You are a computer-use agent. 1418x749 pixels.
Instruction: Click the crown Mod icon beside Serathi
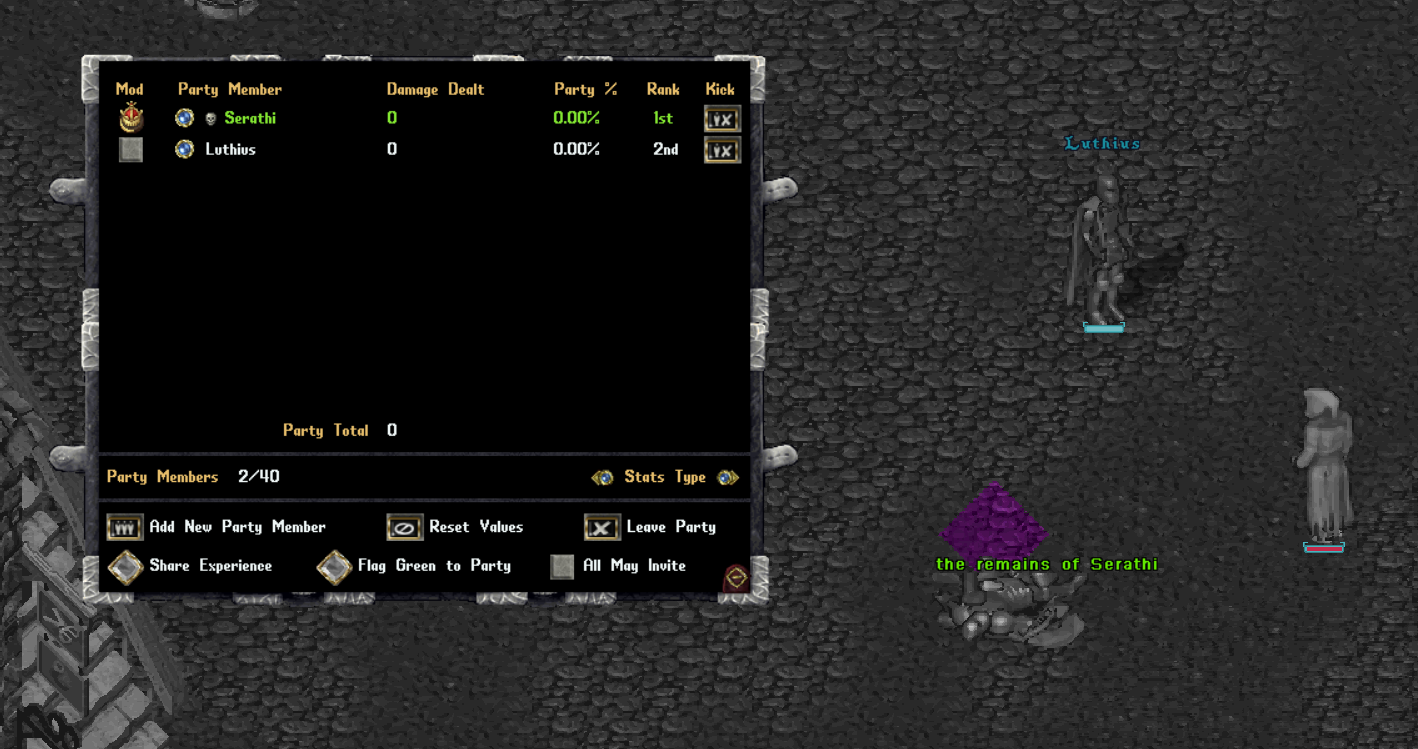[131, 118]
